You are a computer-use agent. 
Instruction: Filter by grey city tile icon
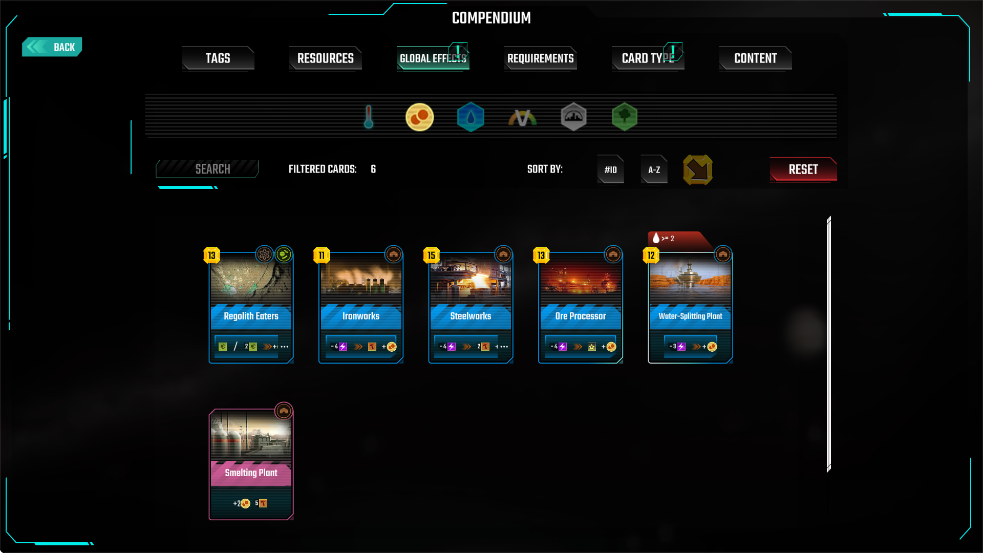[x=573, y=118]
